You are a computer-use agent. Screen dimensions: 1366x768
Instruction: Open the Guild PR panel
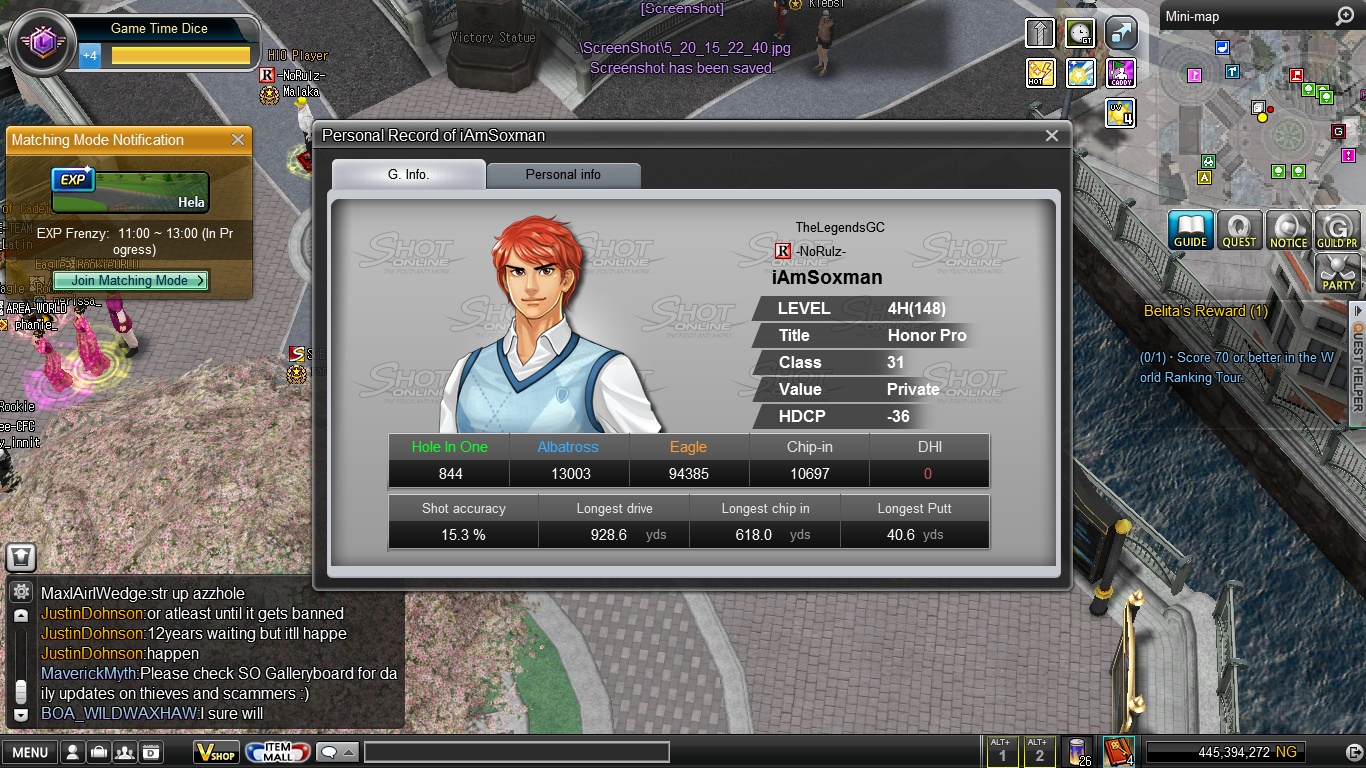1337,230
